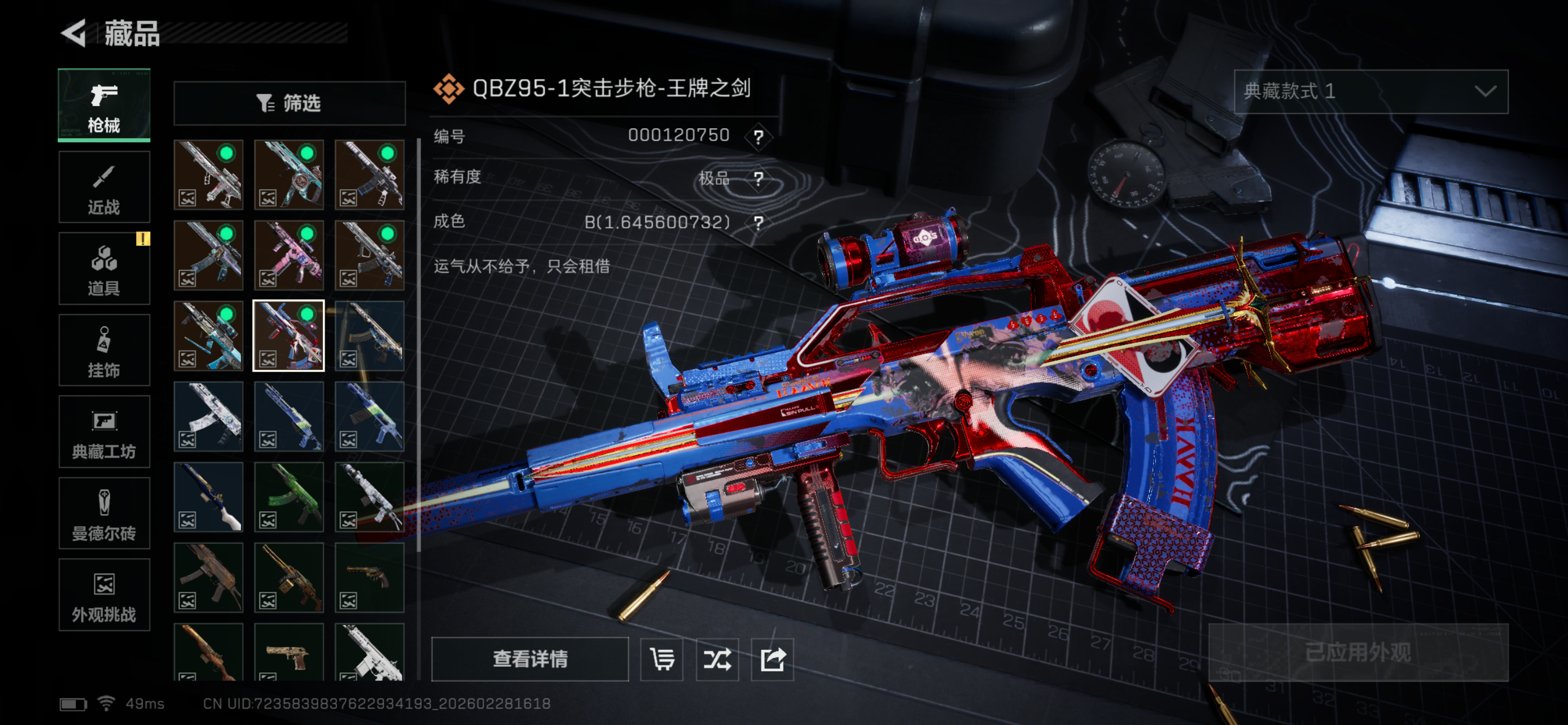1568x725 pixels.
Task: Choose the golden pistol skin thumbnail
Action: pyautogui.click(x=289, y=653)
